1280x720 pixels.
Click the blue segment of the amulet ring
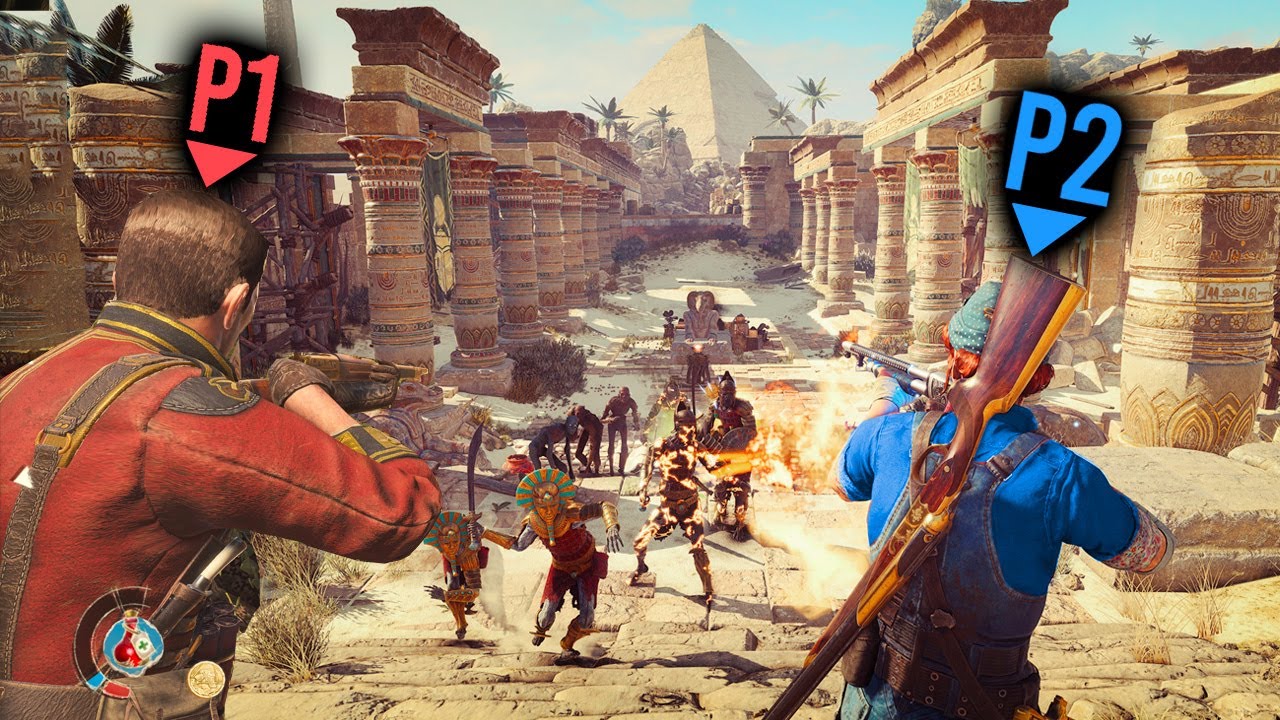97,678
